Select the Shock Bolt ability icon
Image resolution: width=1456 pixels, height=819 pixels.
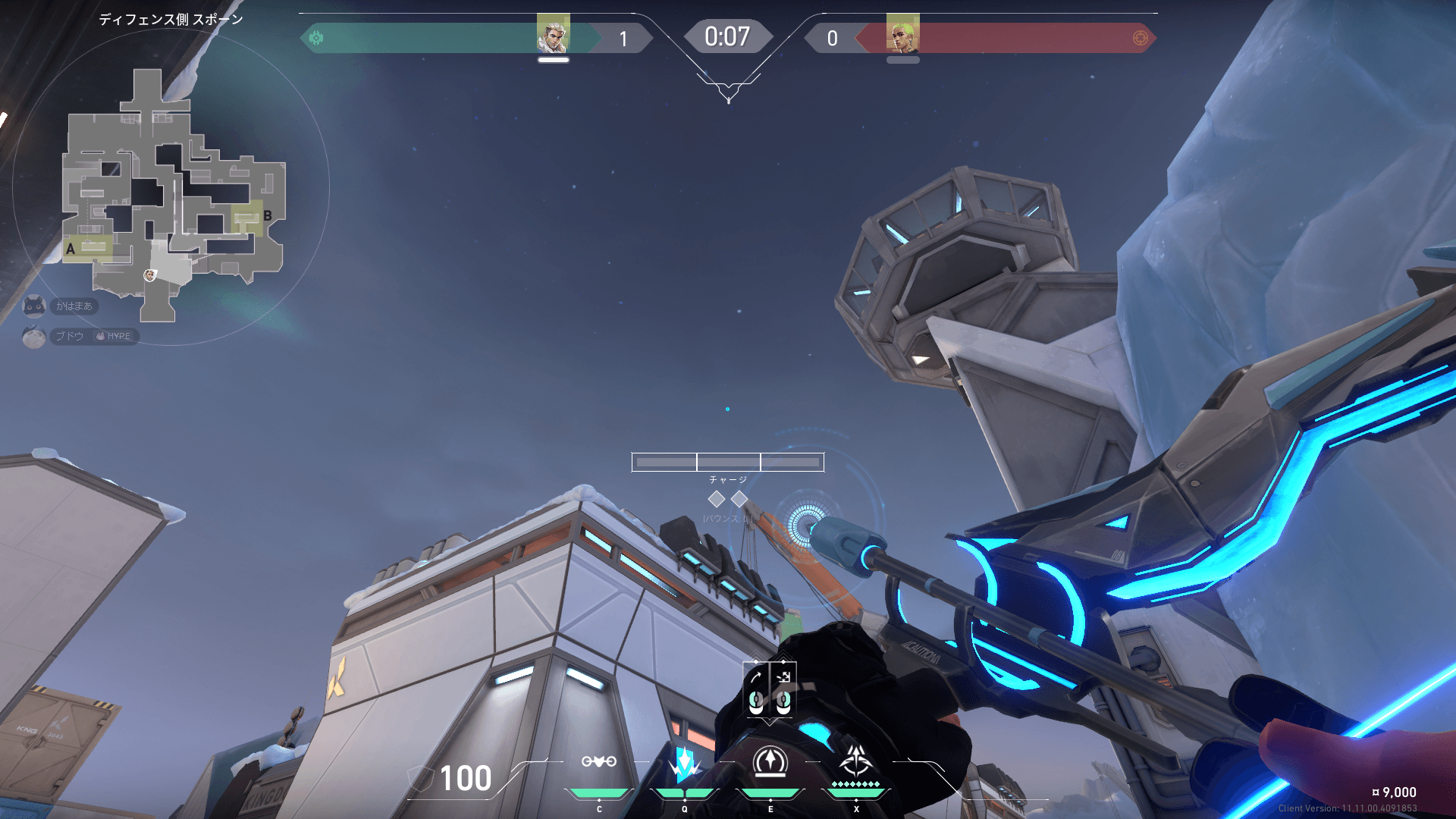coord(685,764)
